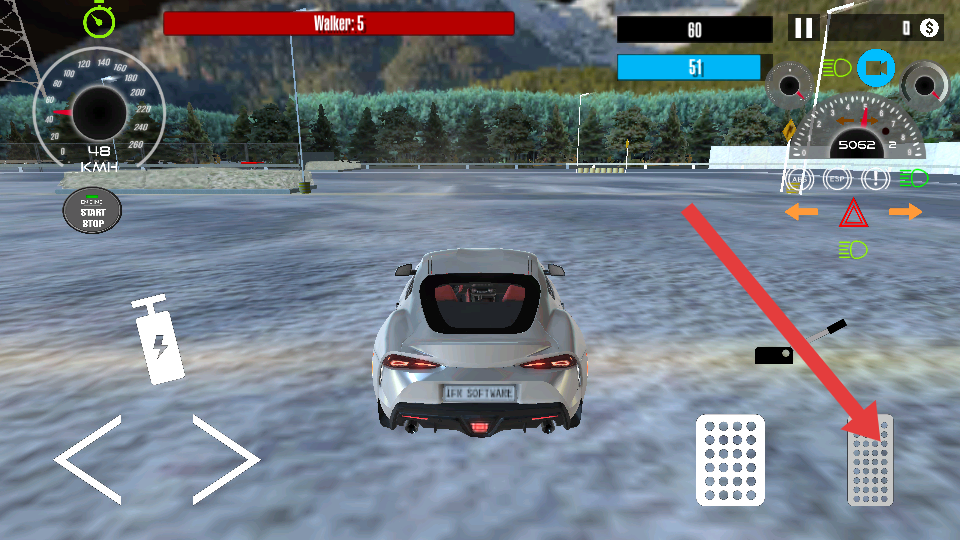Steer with the white left arrow
This screenshot has height=540, width=960.
coord(90,459)
